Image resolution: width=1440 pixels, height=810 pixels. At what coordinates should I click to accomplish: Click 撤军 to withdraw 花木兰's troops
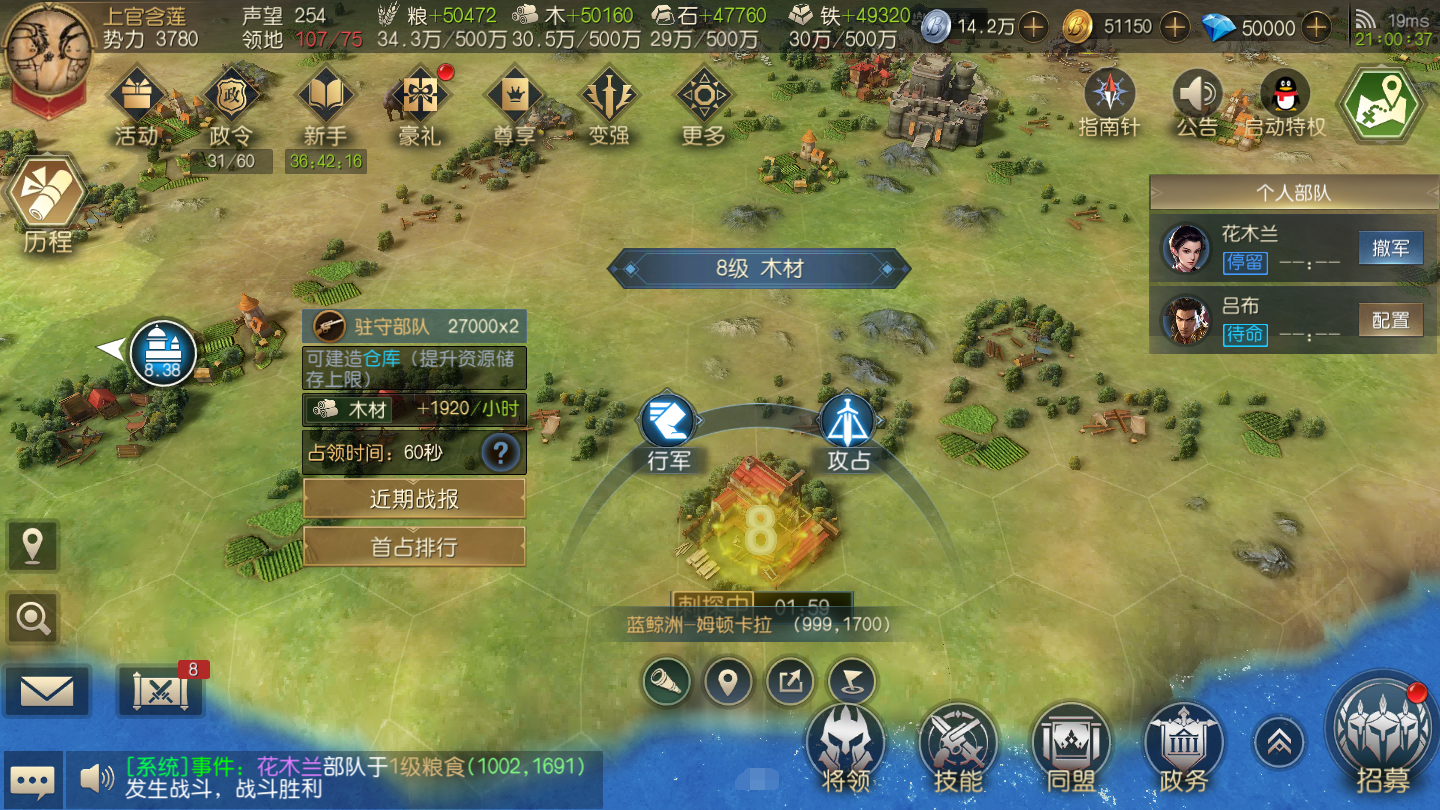(x=1390, y=248)
